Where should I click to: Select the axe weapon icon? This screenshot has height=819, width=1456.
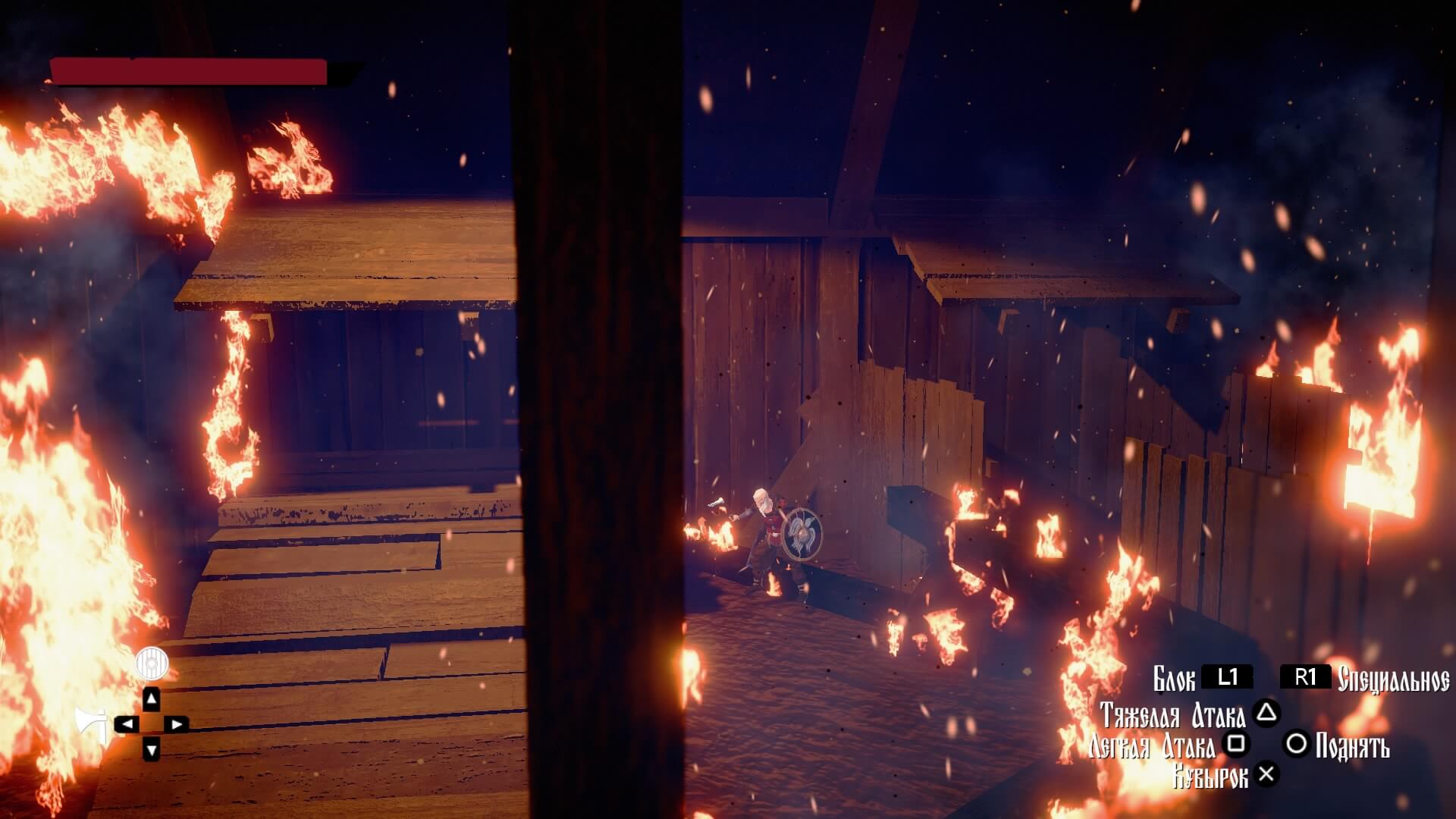91,725
